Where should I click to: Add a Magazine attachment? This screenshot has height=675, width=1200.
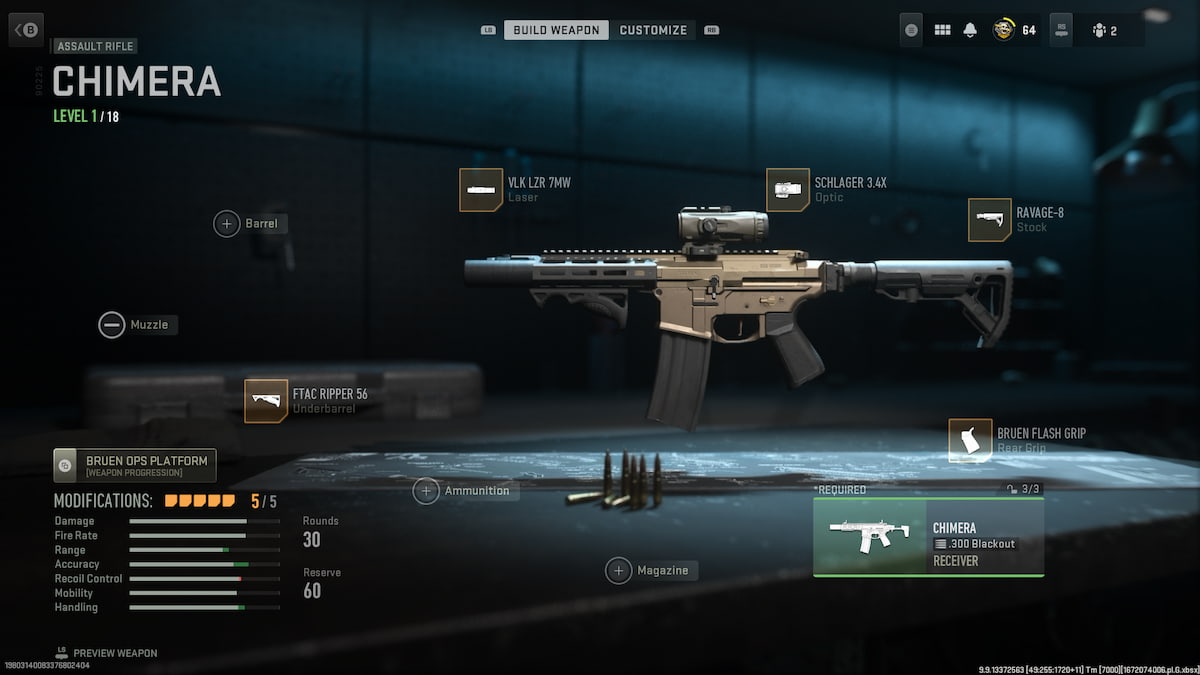tap(619, 570)
